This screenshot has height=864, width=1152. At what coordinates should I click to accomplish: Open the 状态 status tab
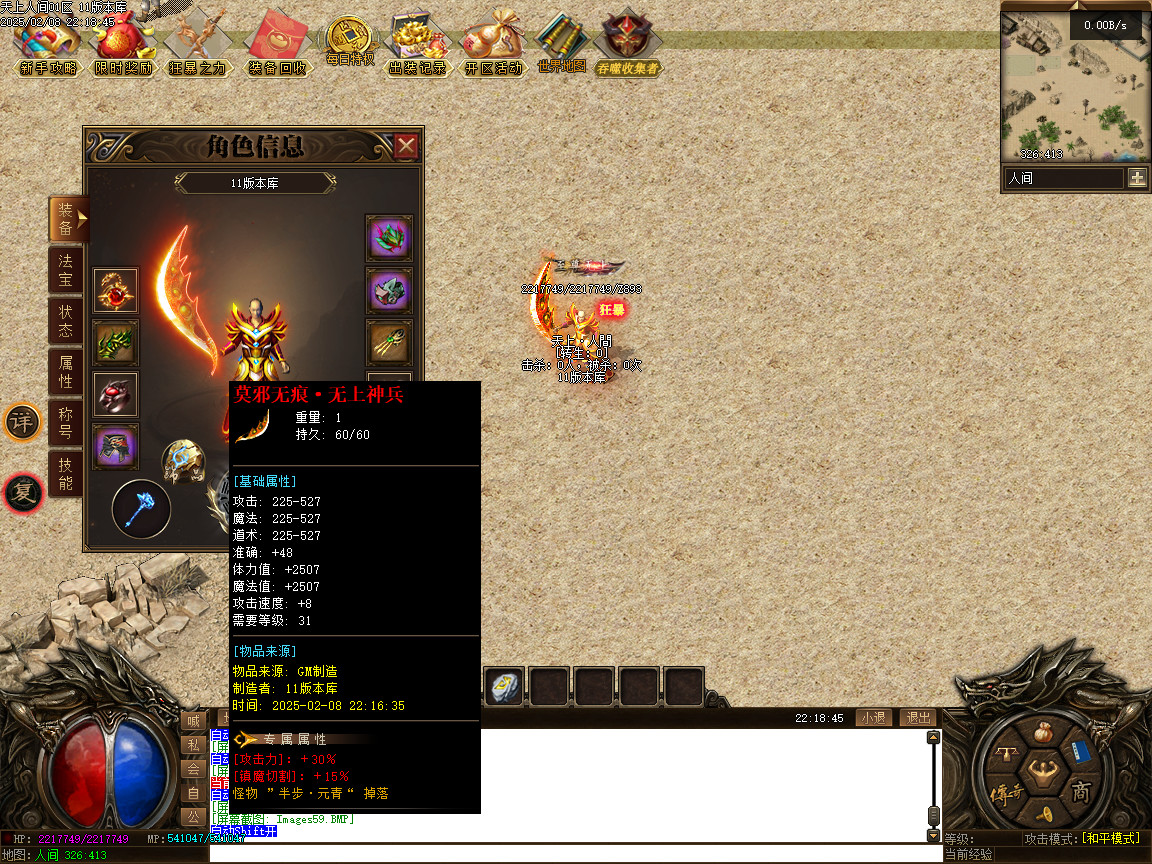[65, 321]
